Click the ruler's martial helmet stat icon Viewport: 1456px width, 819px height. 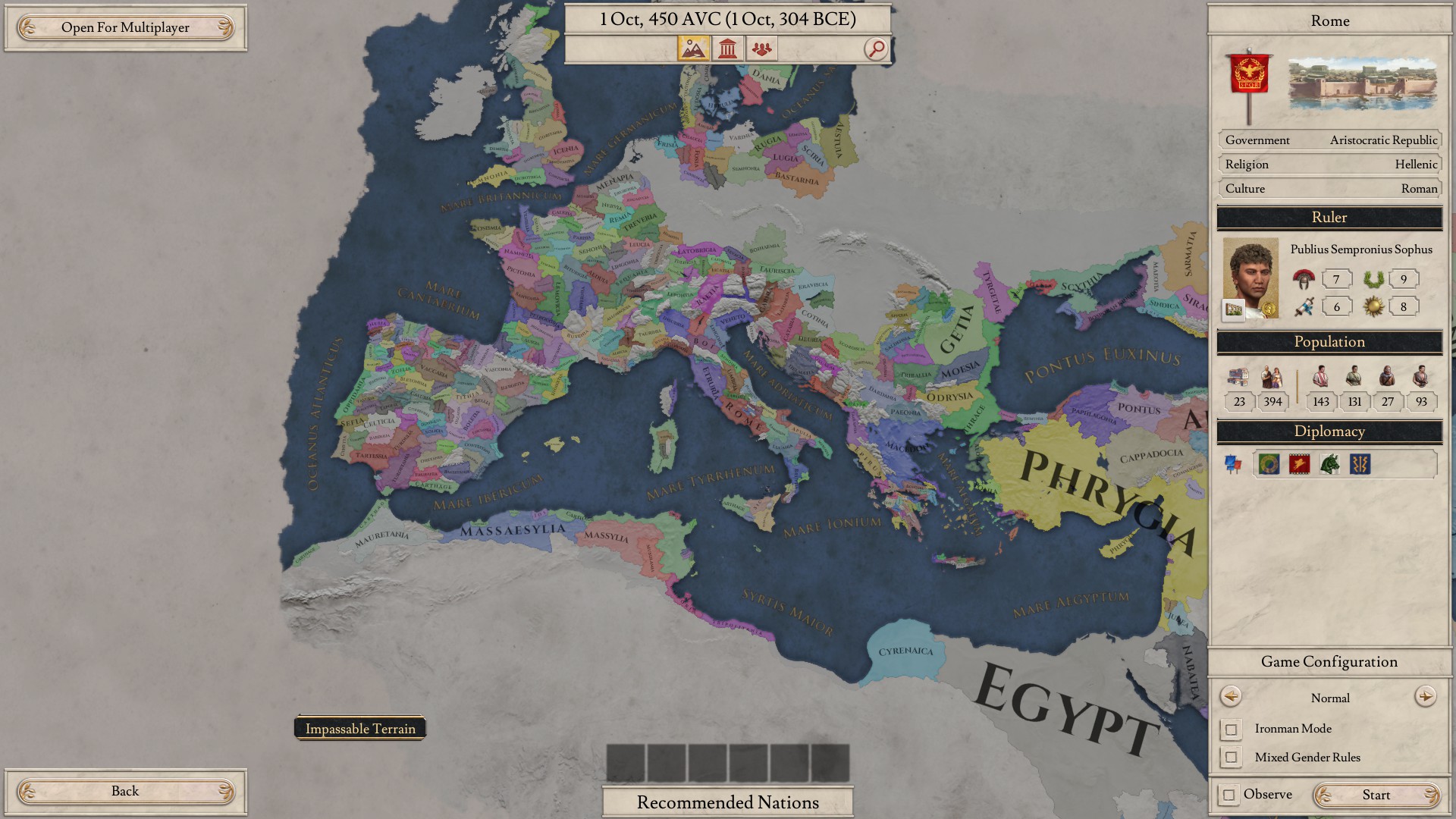tap(1304, 279)
